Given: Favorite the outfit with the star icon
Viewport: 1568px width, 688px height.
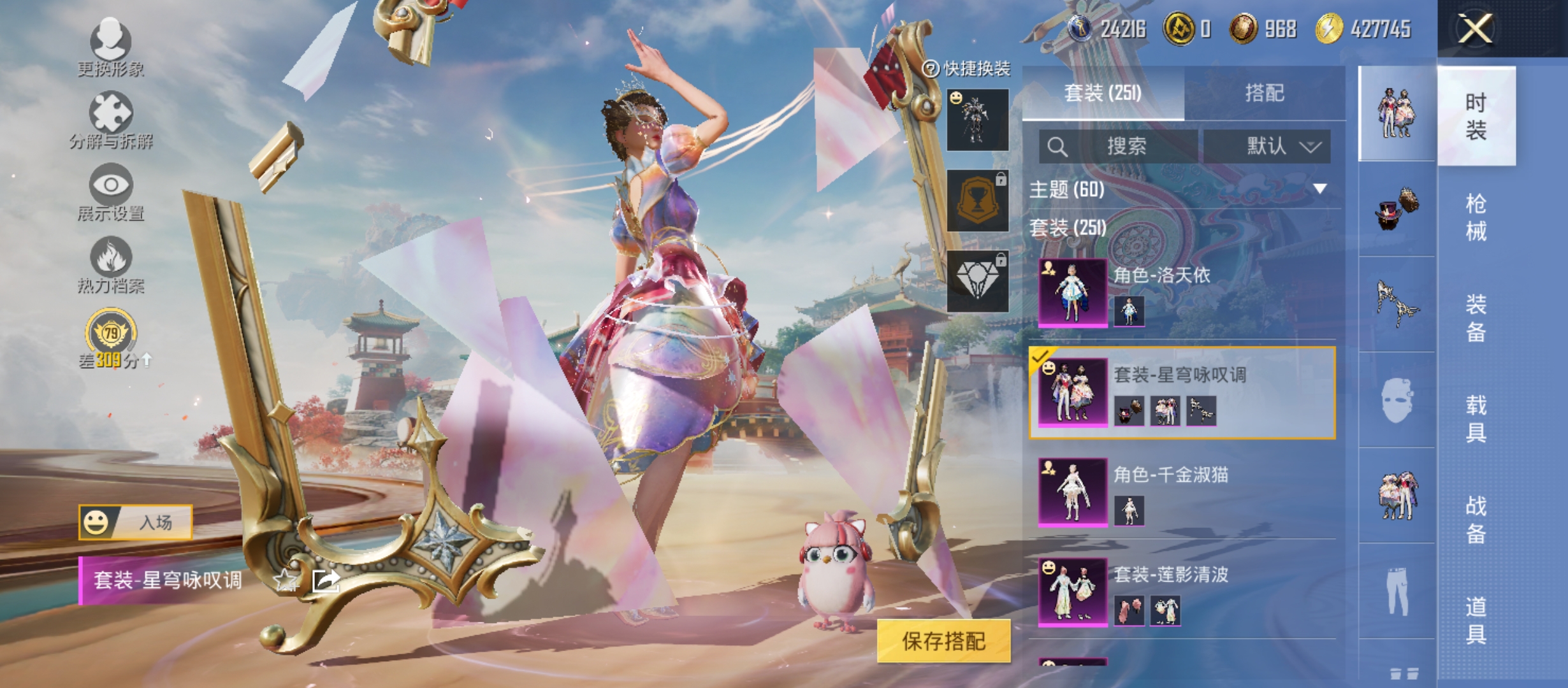Looking at the screenshot, I should (x=285, y=580).
